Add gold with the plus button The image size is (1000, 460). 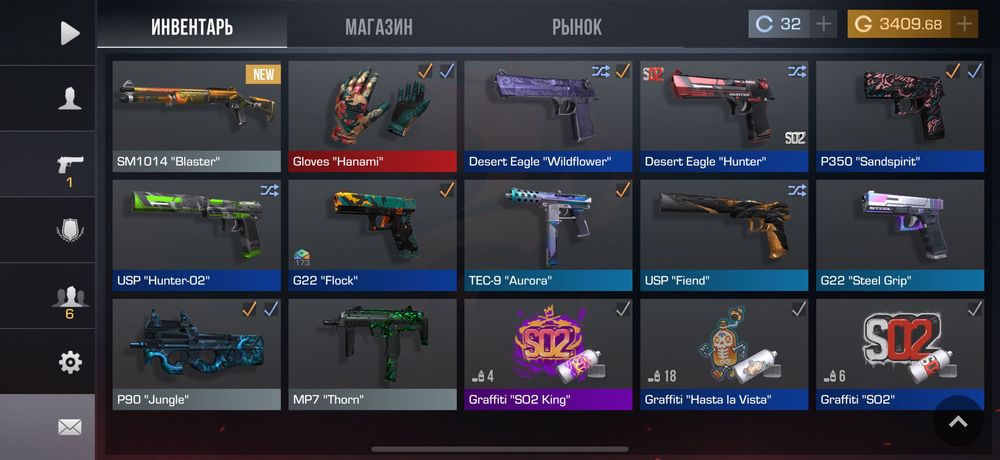964,24
